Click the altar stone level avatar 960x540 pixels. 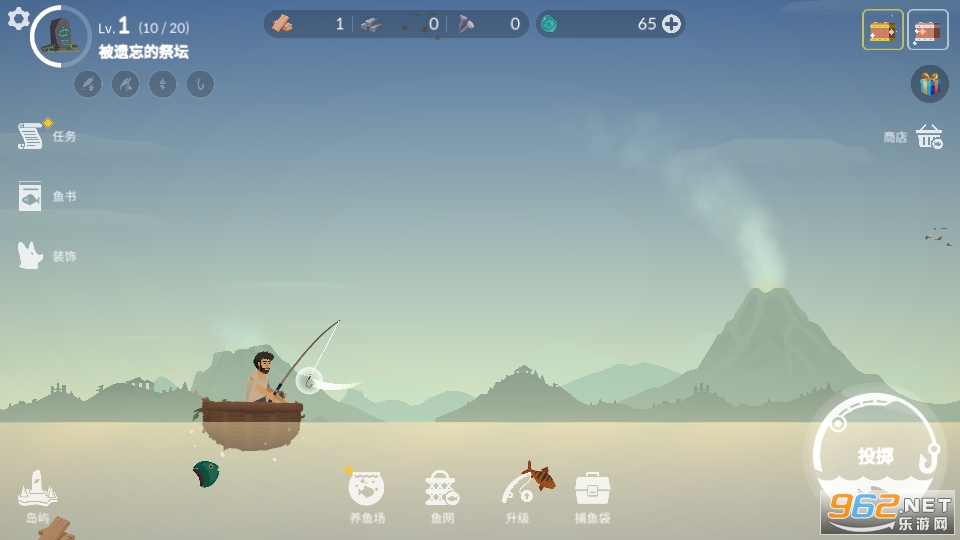pos(62,35)
